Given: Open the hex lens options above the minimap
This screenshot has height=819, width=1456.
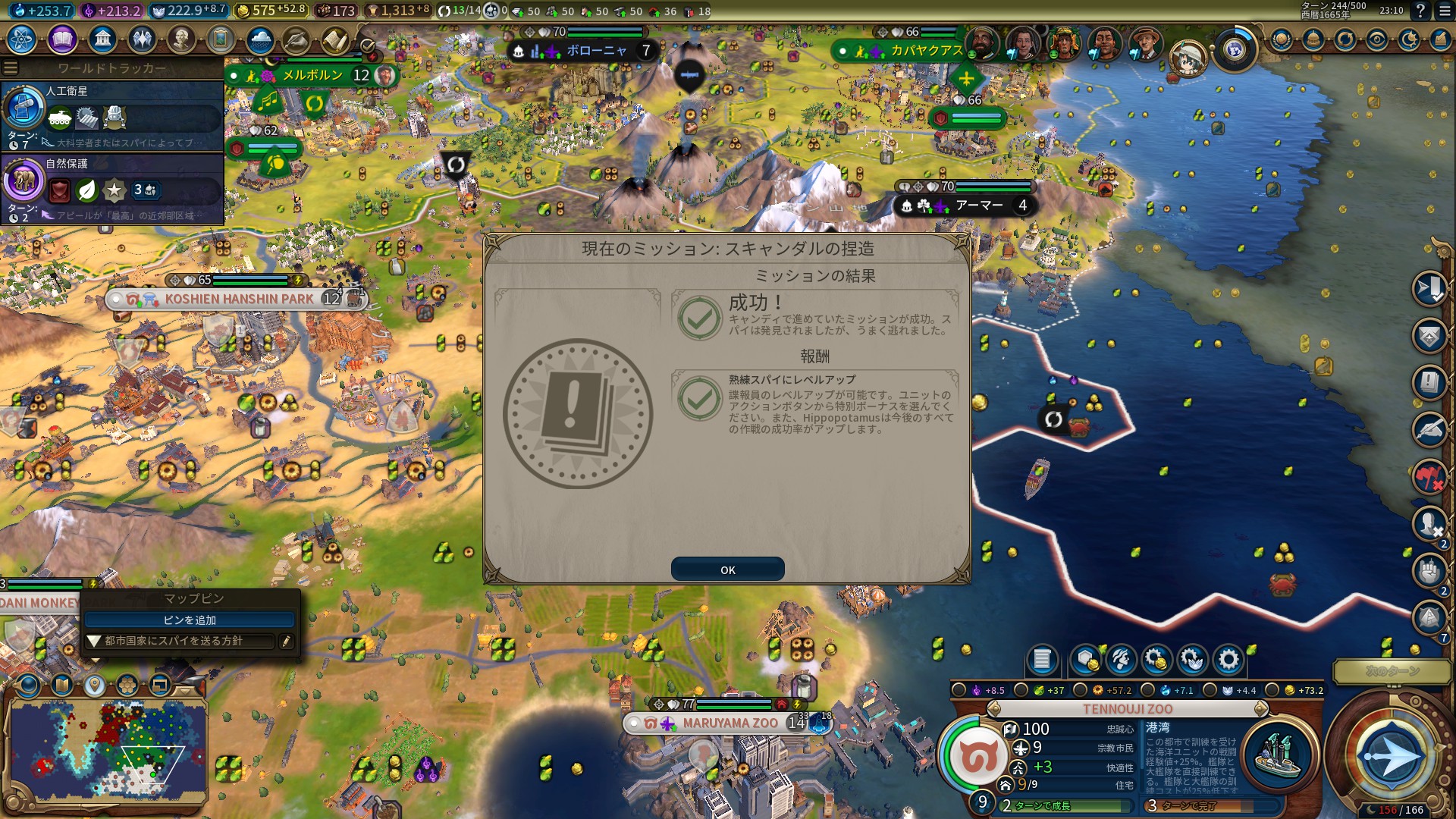Looking at the screenshot, I should pyautogui.click(x=127, y=686).
